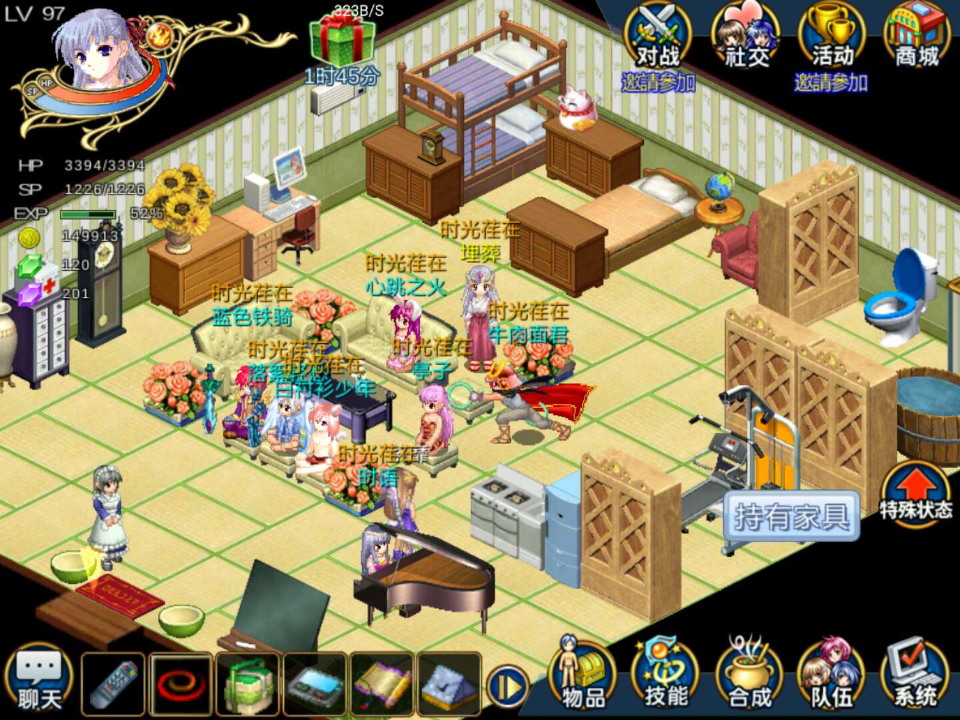Visit the 商城 shop
The image size is (960, 720).
(x=917, y=37)
